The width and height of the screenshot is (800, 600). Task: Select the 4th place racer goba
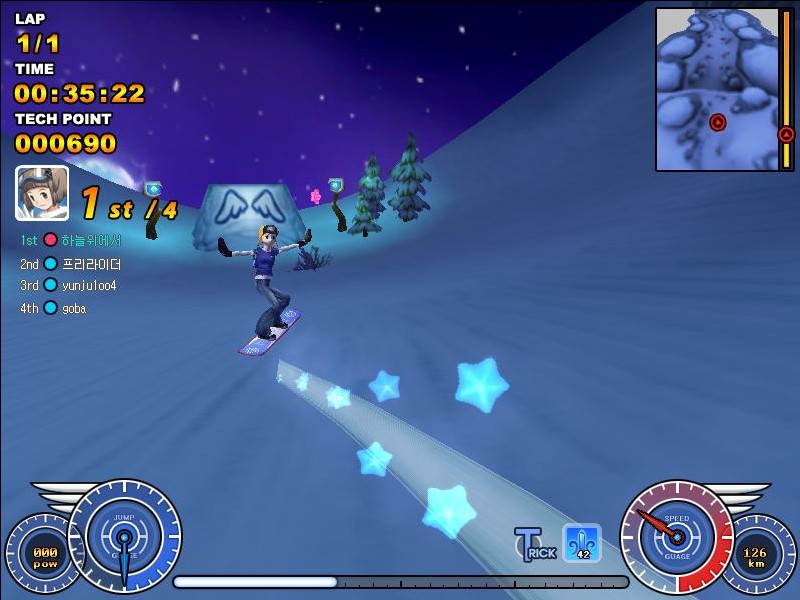[x=56, y=308]
